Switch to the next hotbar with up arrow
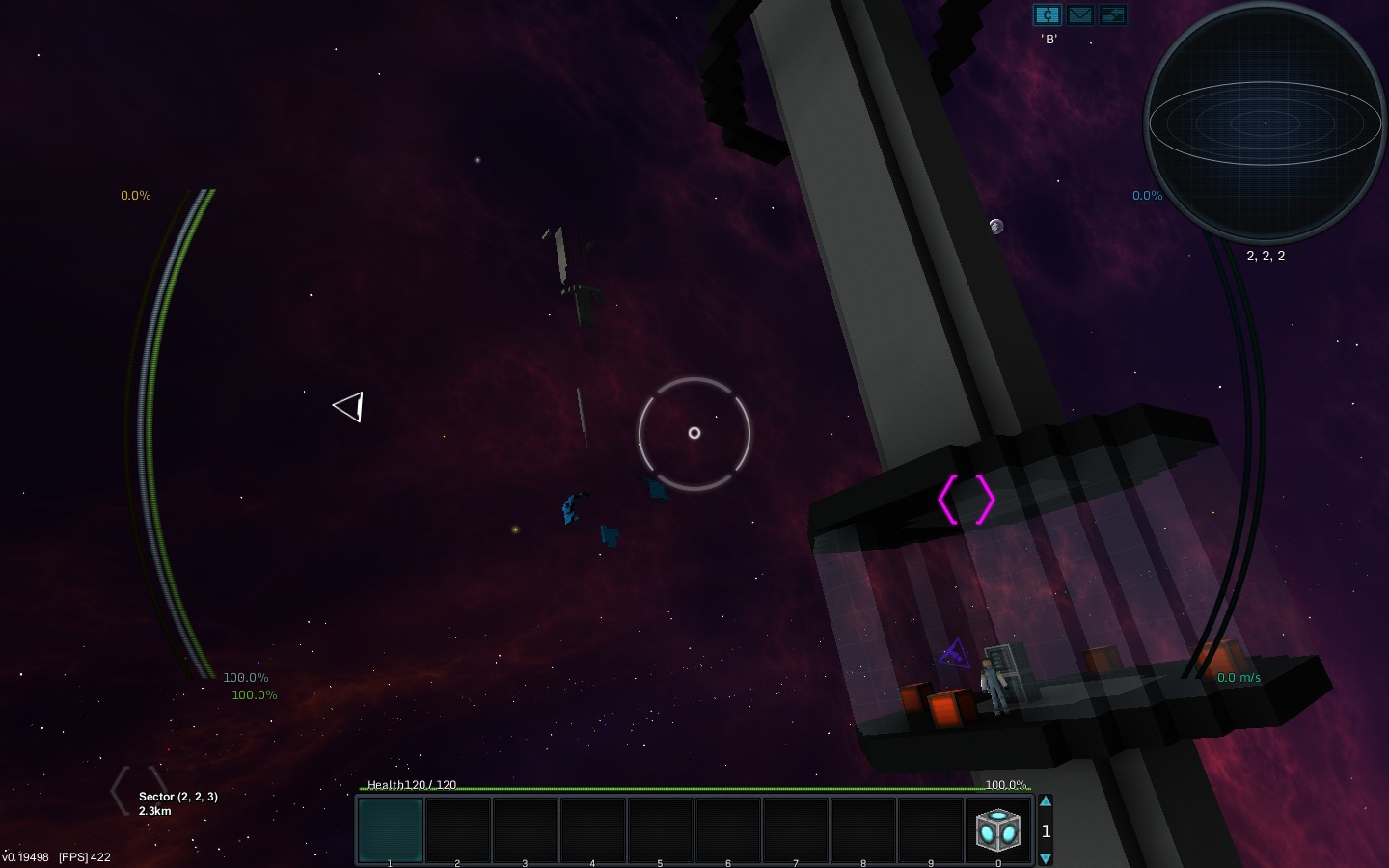This screenshot has height=868, width=1389. 1046,801
